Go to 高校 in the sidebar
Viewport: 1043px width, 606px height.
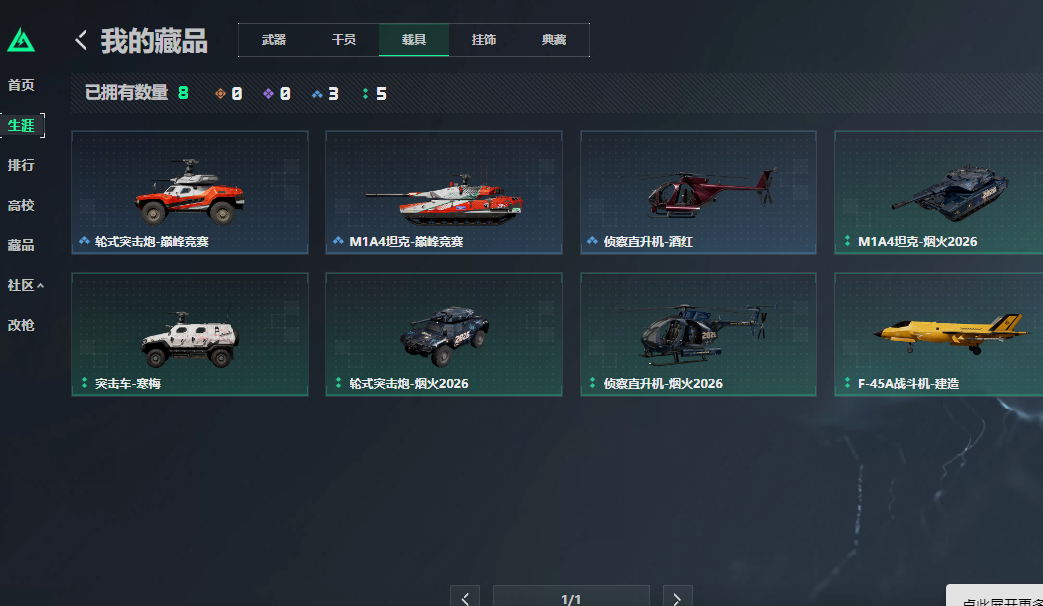21,205
